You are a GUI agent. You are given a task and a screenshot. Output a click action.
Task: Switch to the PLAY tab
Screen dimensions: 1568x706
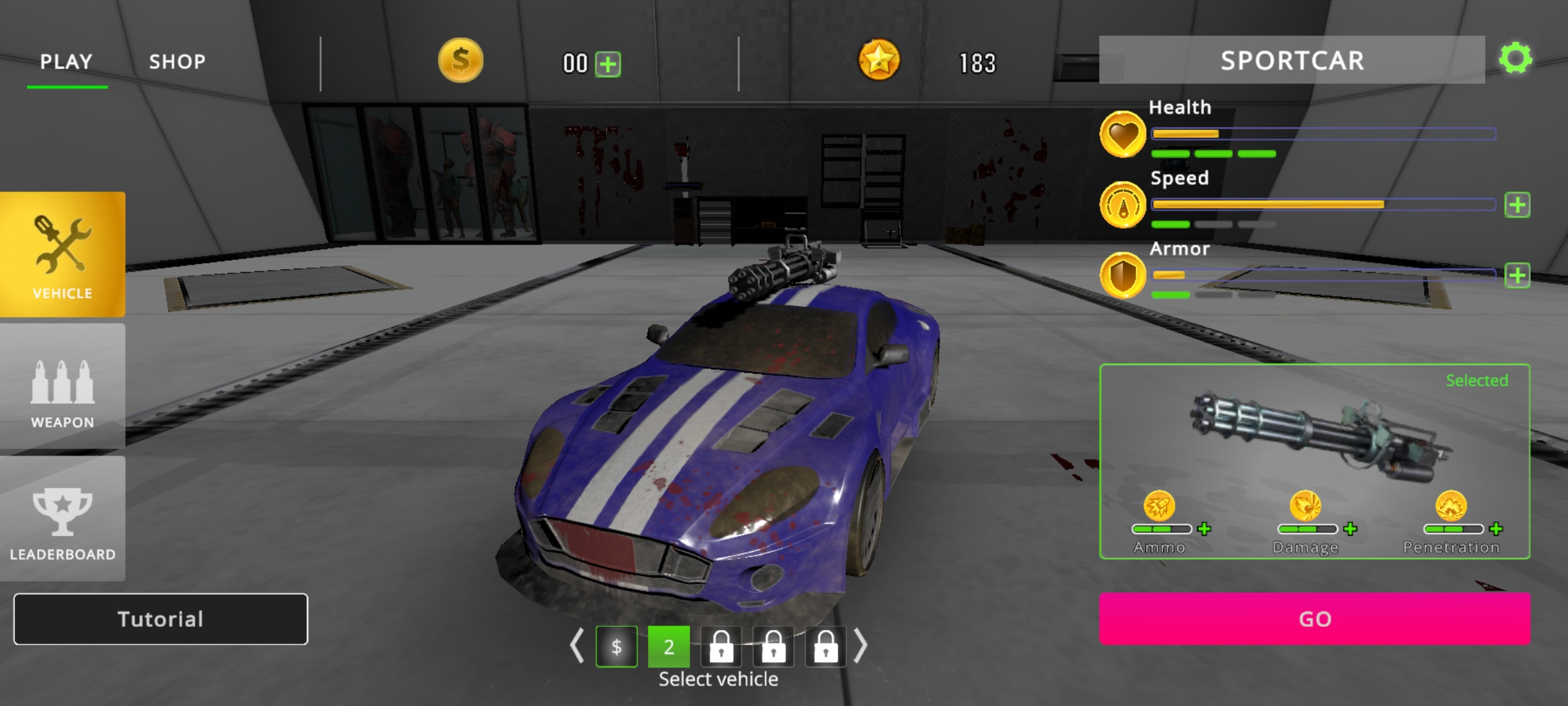point(66,62)
